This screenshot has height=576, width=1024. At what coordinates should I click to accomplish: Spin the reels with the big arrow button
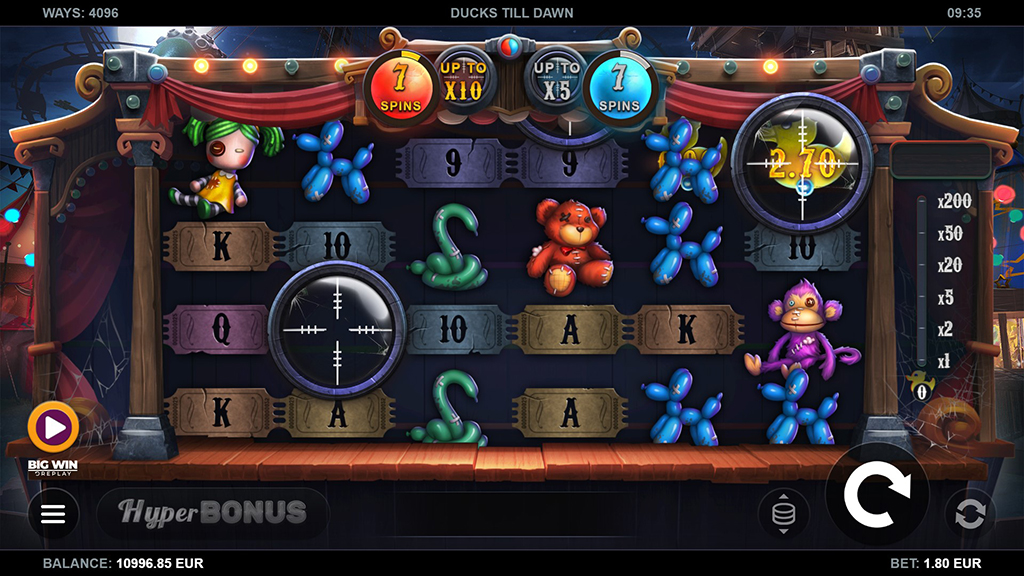click(877, 493)
